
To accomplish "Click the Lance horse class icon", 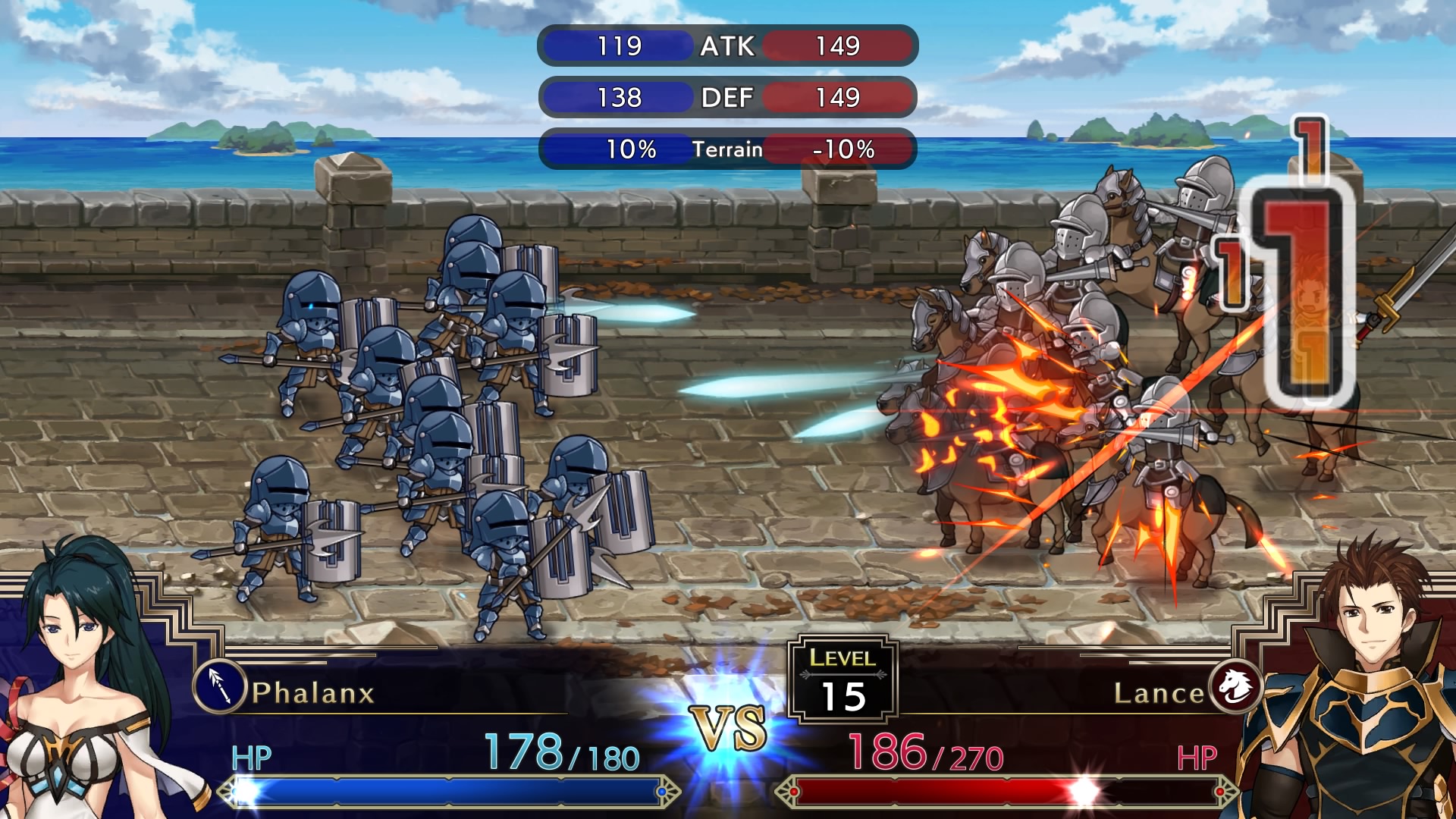I will tap(1235, 686).
